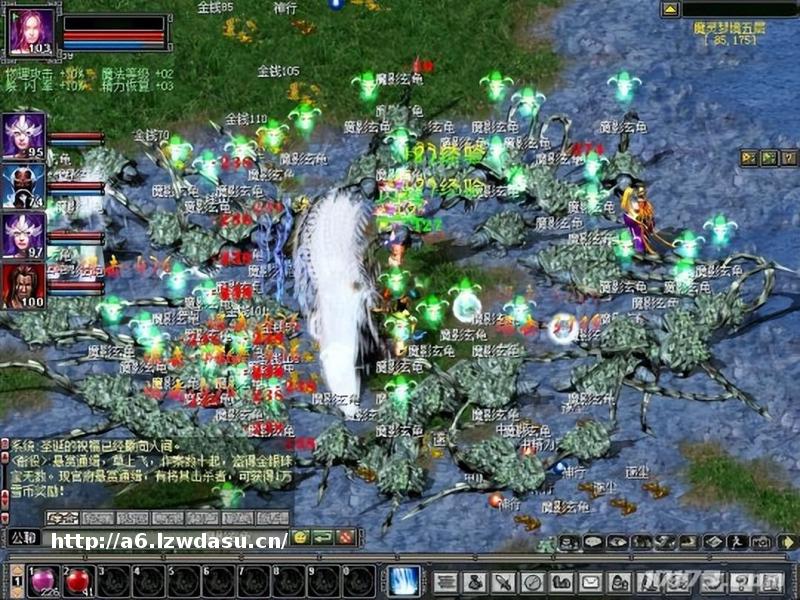Viewport: 800px width, 600px height.
Task: Click the eye view icon
Action: click(x=617, y=542)
